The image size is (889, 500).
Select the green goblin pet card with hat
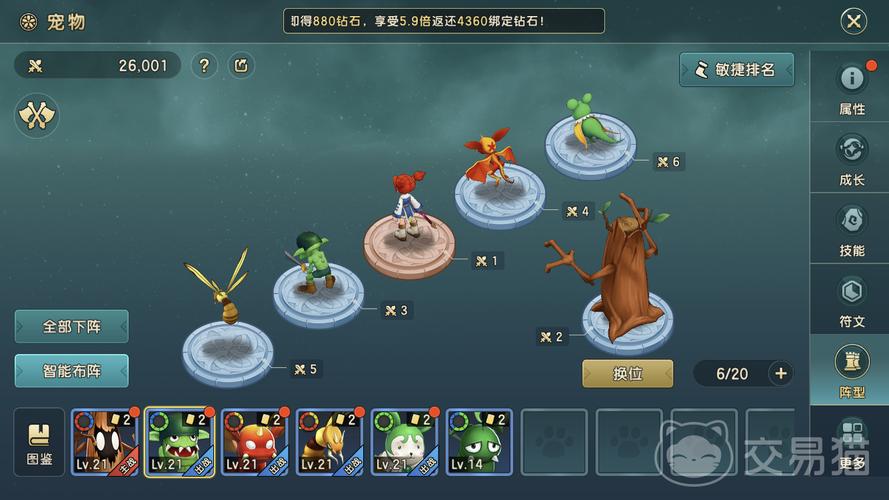(180, 442)
